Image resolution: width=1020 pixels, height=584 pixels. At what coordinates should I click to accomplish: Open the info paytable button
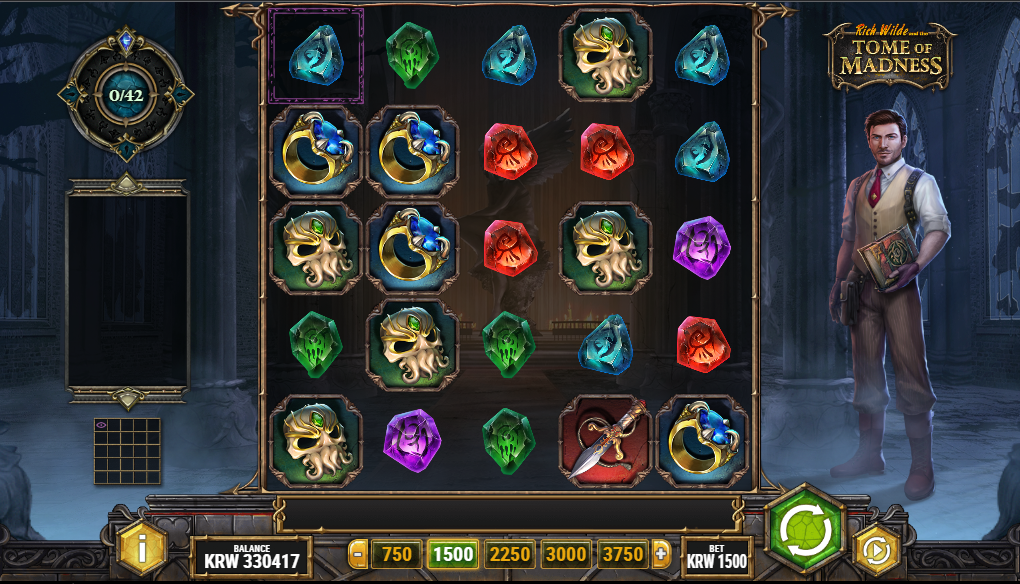(143, 548)
